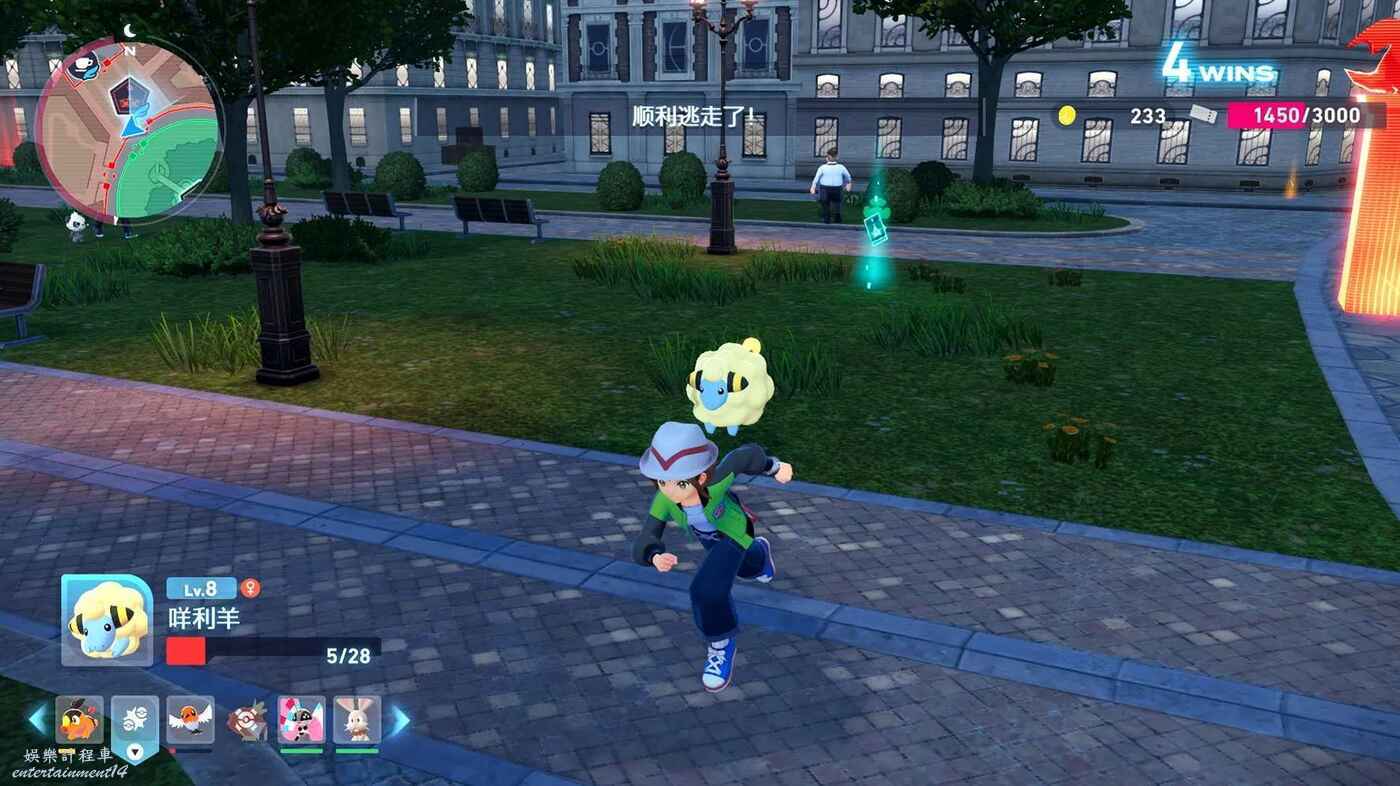1400x786 pixels.
Task: Select the Binacle party slot
Action: pyautogui.click(x=246, y=720)
